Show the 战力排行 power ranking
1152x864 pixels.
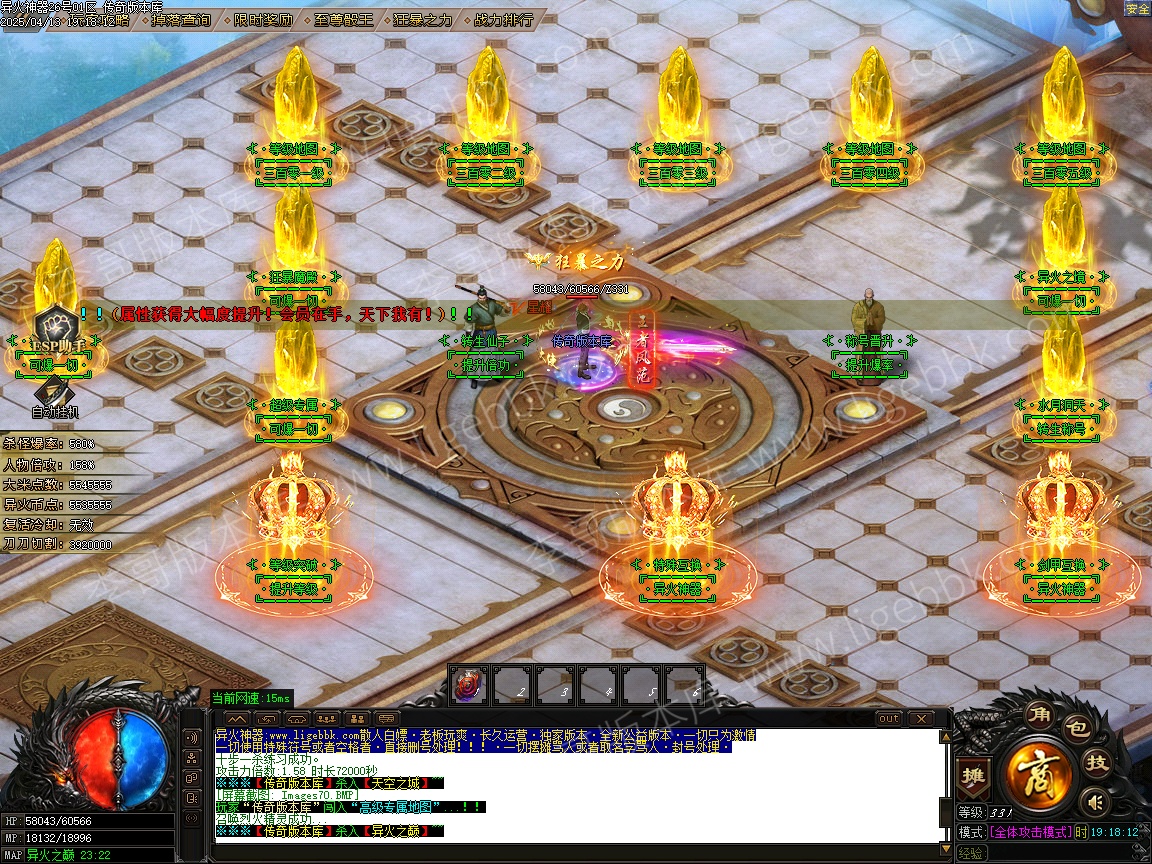click(x=504, y=19)
